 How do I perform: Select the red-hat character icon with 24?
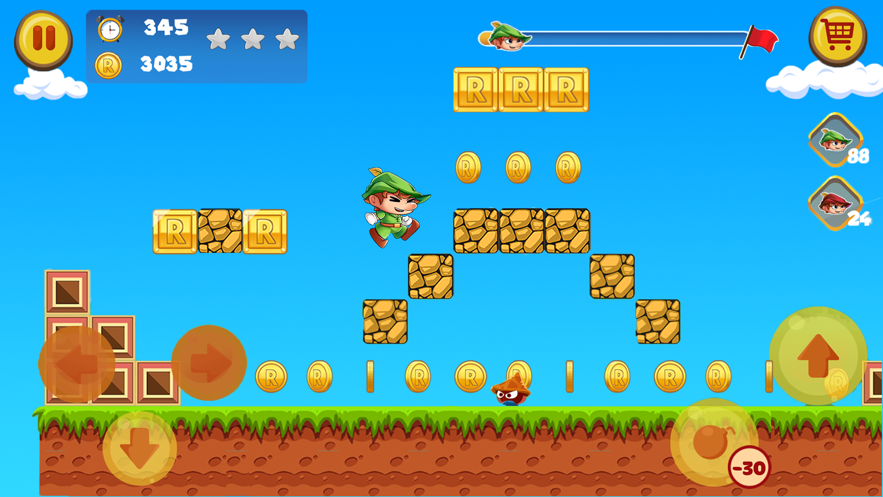[x=834, y=203]
